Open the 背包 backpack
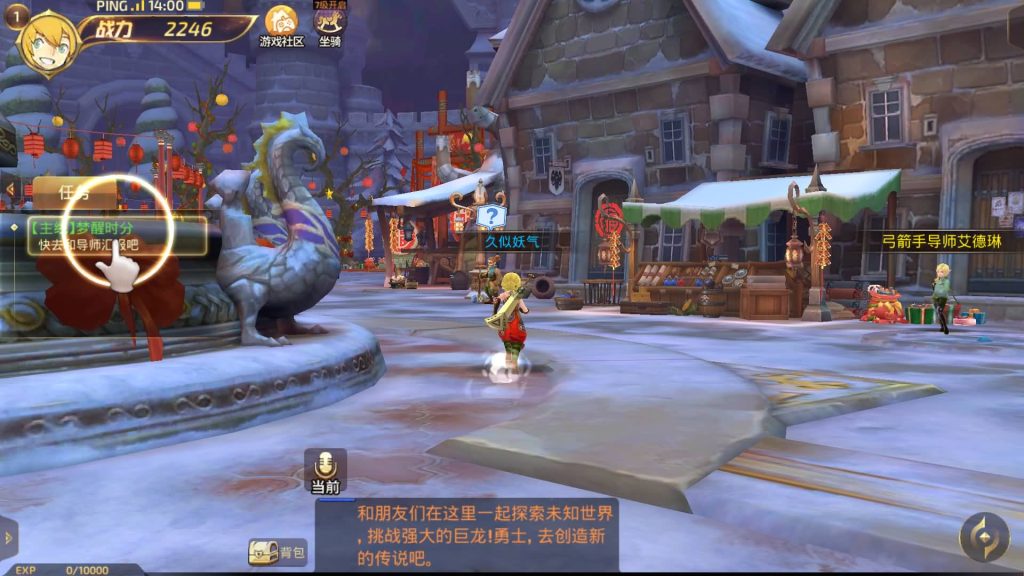 (x=277, y=552)
